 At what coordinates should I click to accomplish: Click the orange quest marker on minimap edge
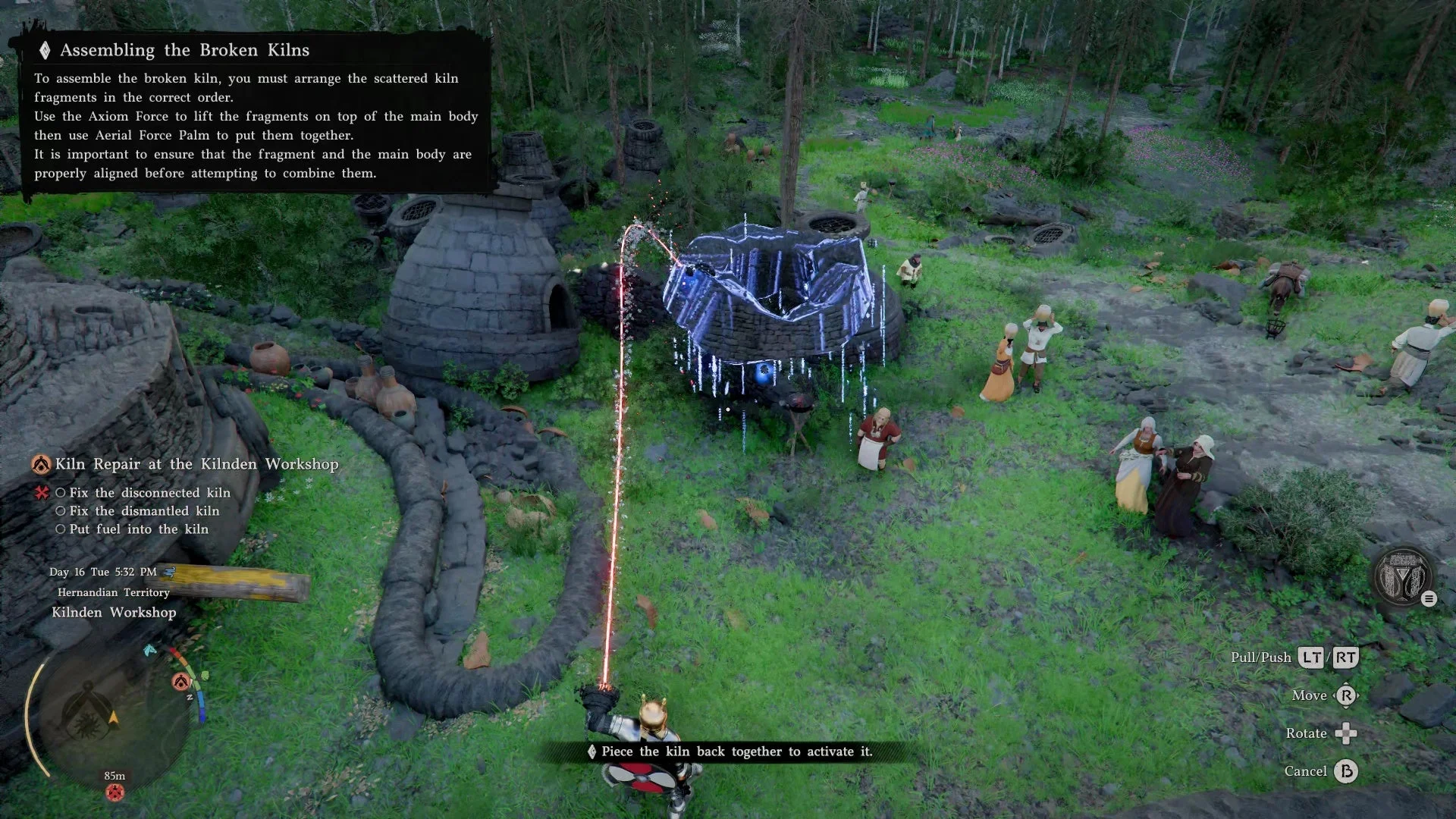[180, 682]
